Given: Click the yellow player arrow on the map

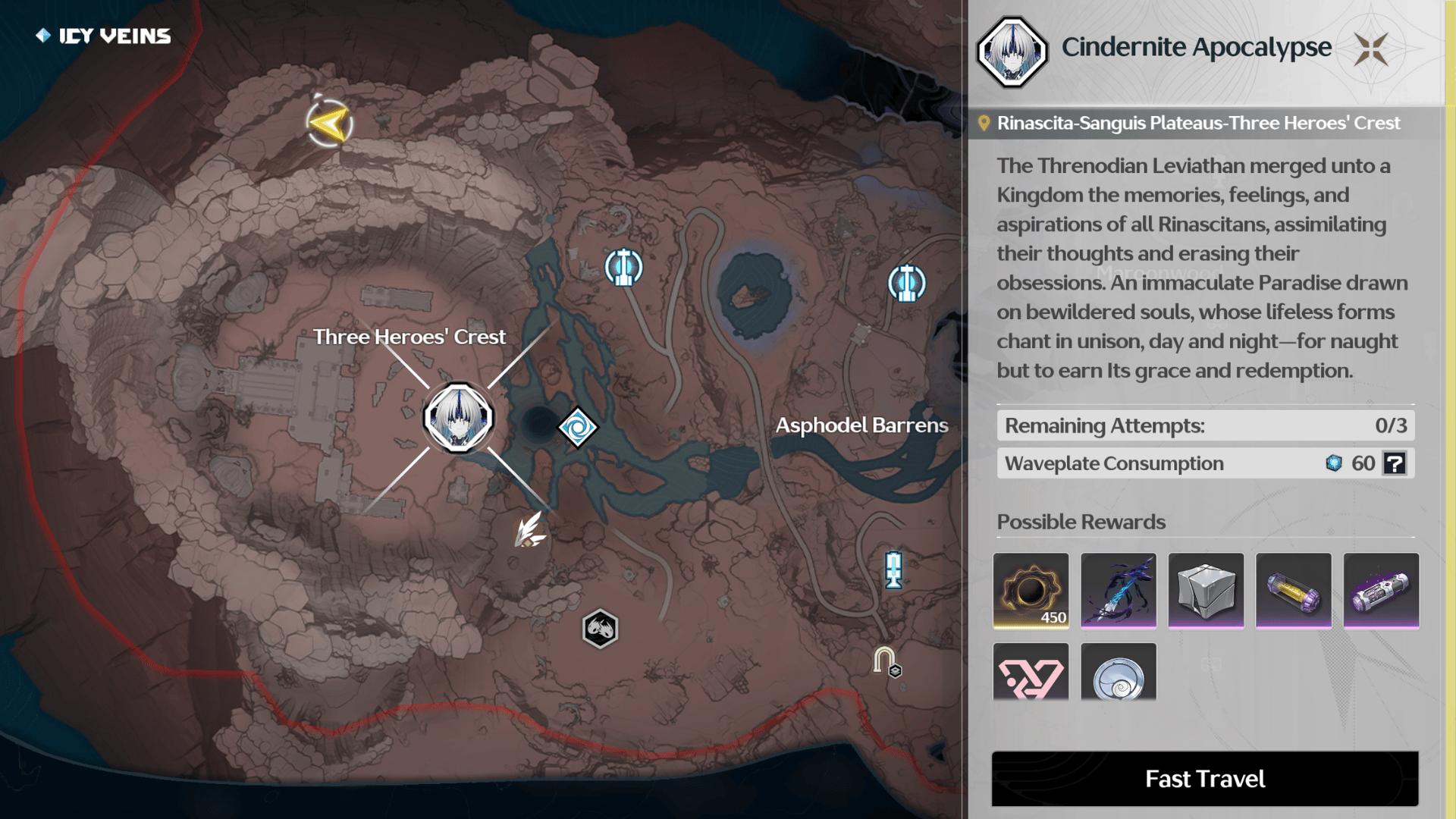Looking at the screenshot, I should click(x=330, y=124).
